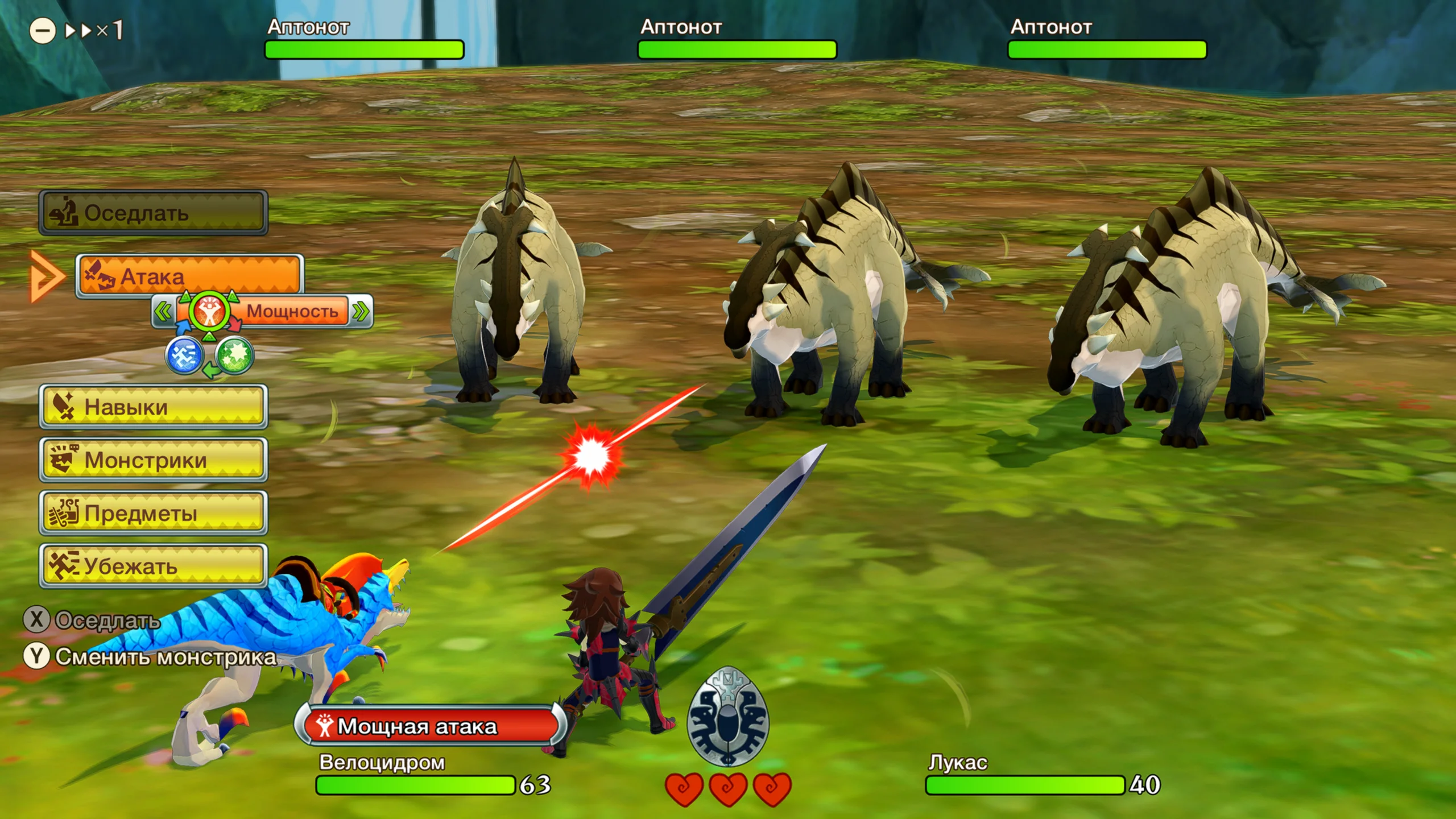Choose Убежать to flee the battle
Screen dimensions: 1456x819
(x=153, y=566)
